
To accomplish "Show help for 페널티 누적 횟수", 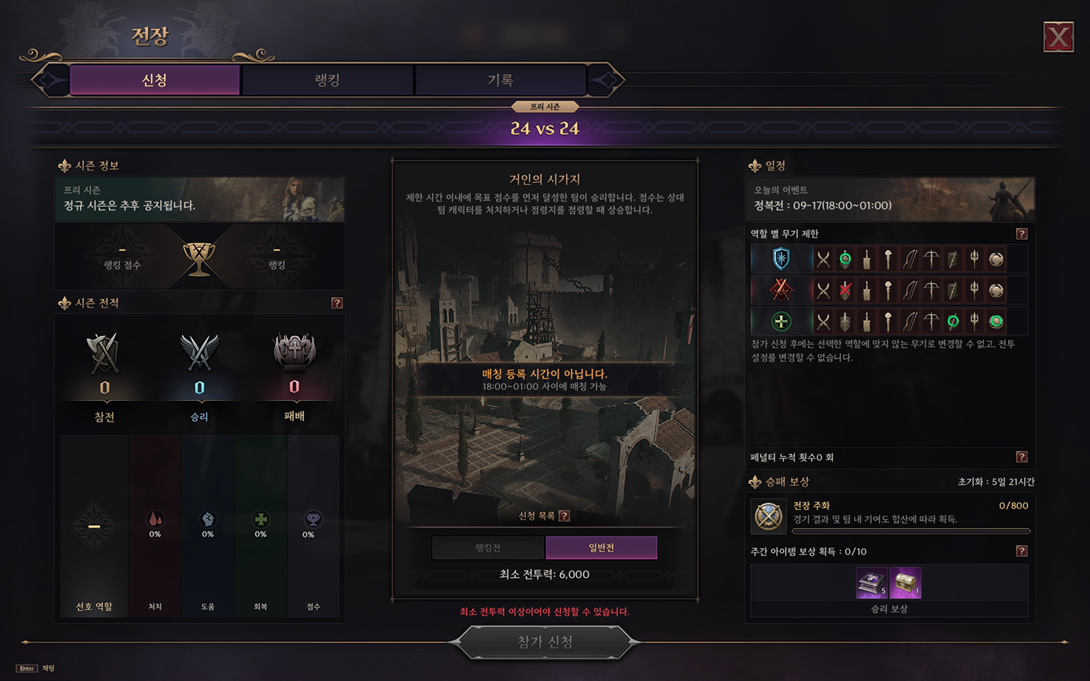I will point(1021,457).
